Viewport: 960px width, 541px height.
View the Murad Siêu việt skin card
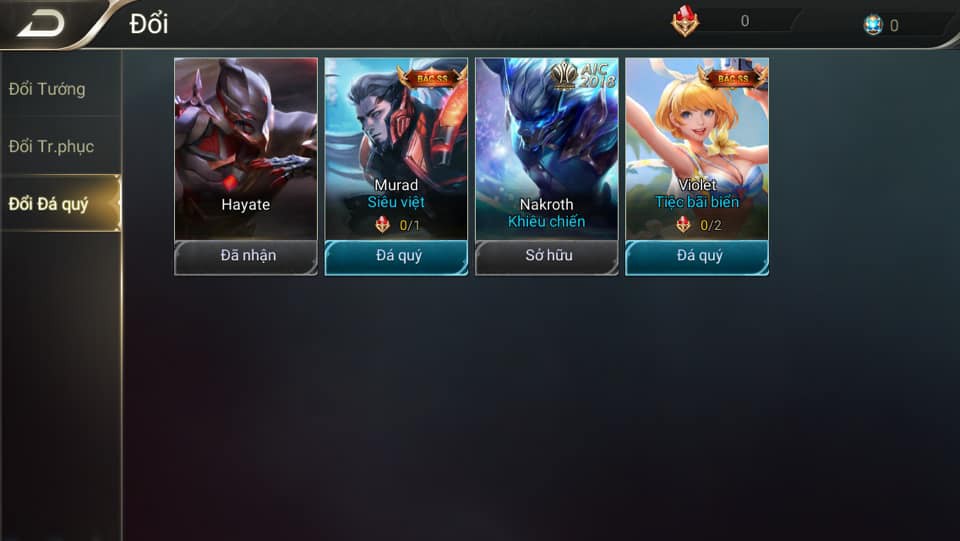click(396, 148)
